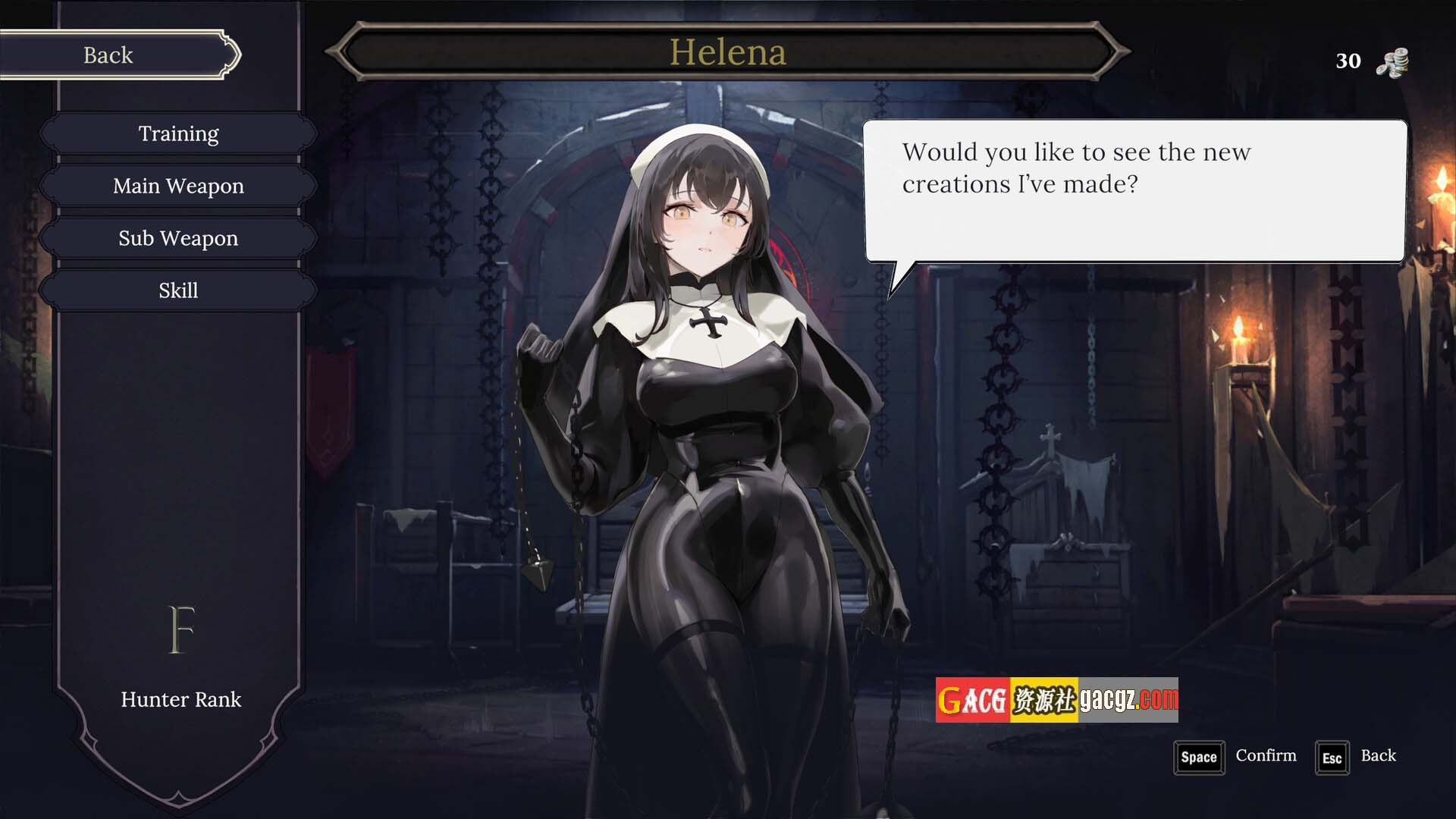This screenshot has width=1456, height=819.
Task: Open the Training menu
Action: point(178,133)
